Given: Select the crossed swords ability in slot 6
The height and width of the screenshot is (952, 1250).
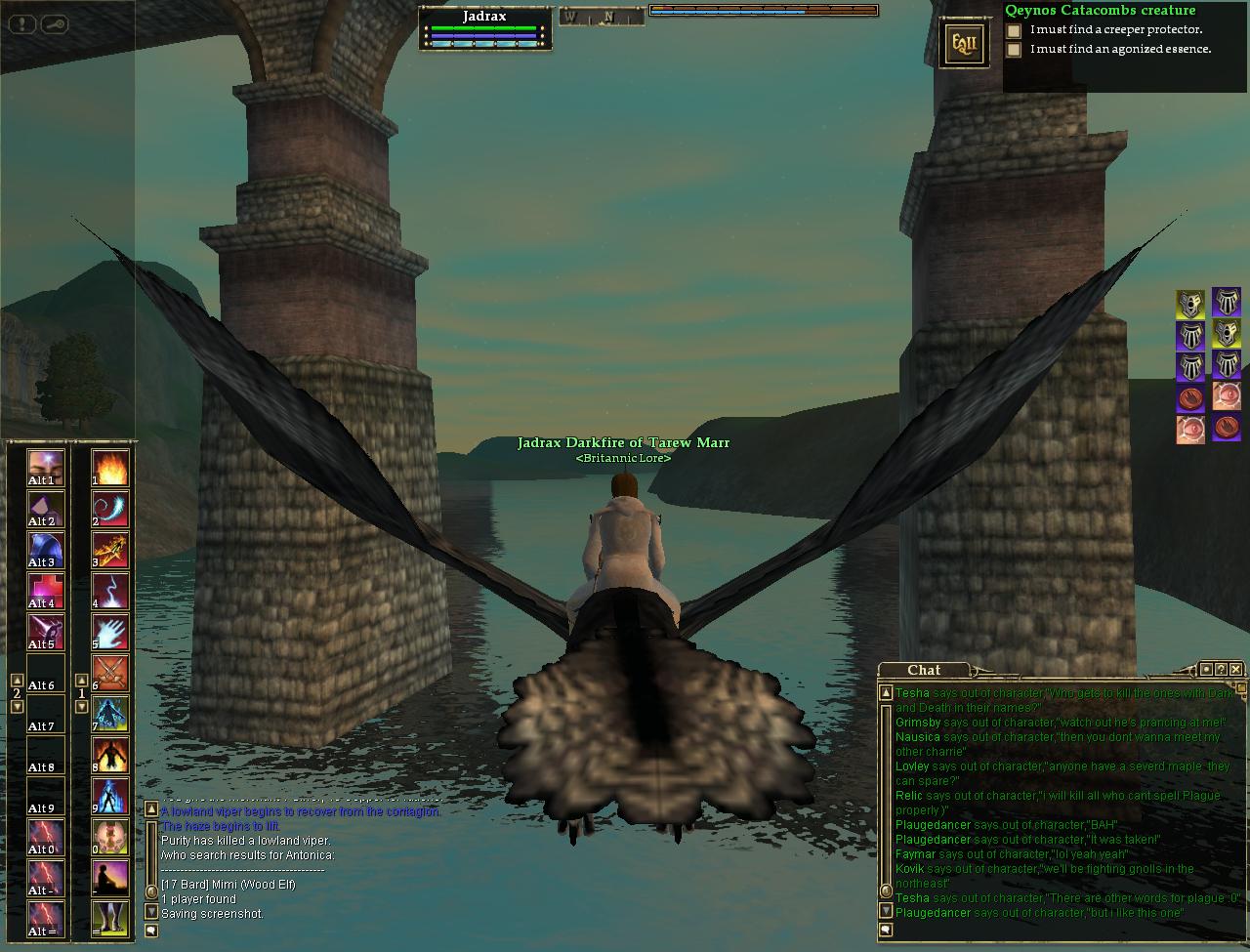Looking at the screenshot, I should [110, 673].
